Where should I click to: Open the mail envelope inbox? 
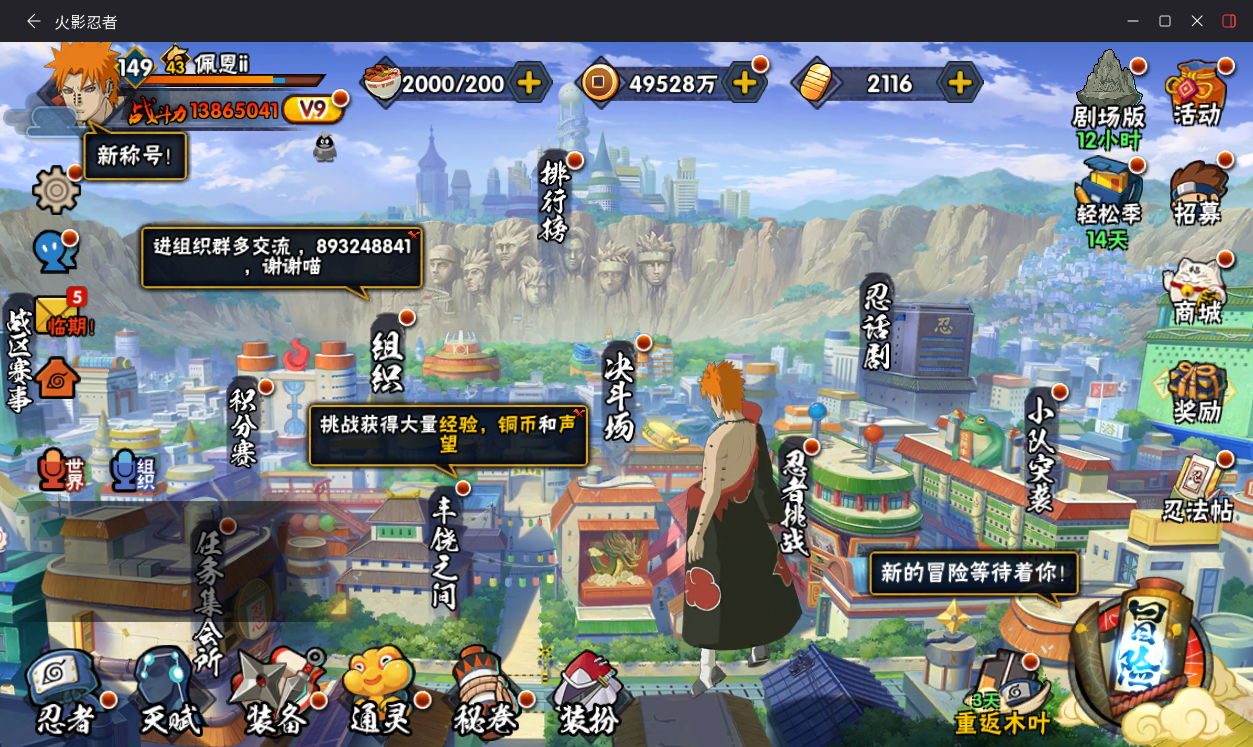tap(57, 314)
